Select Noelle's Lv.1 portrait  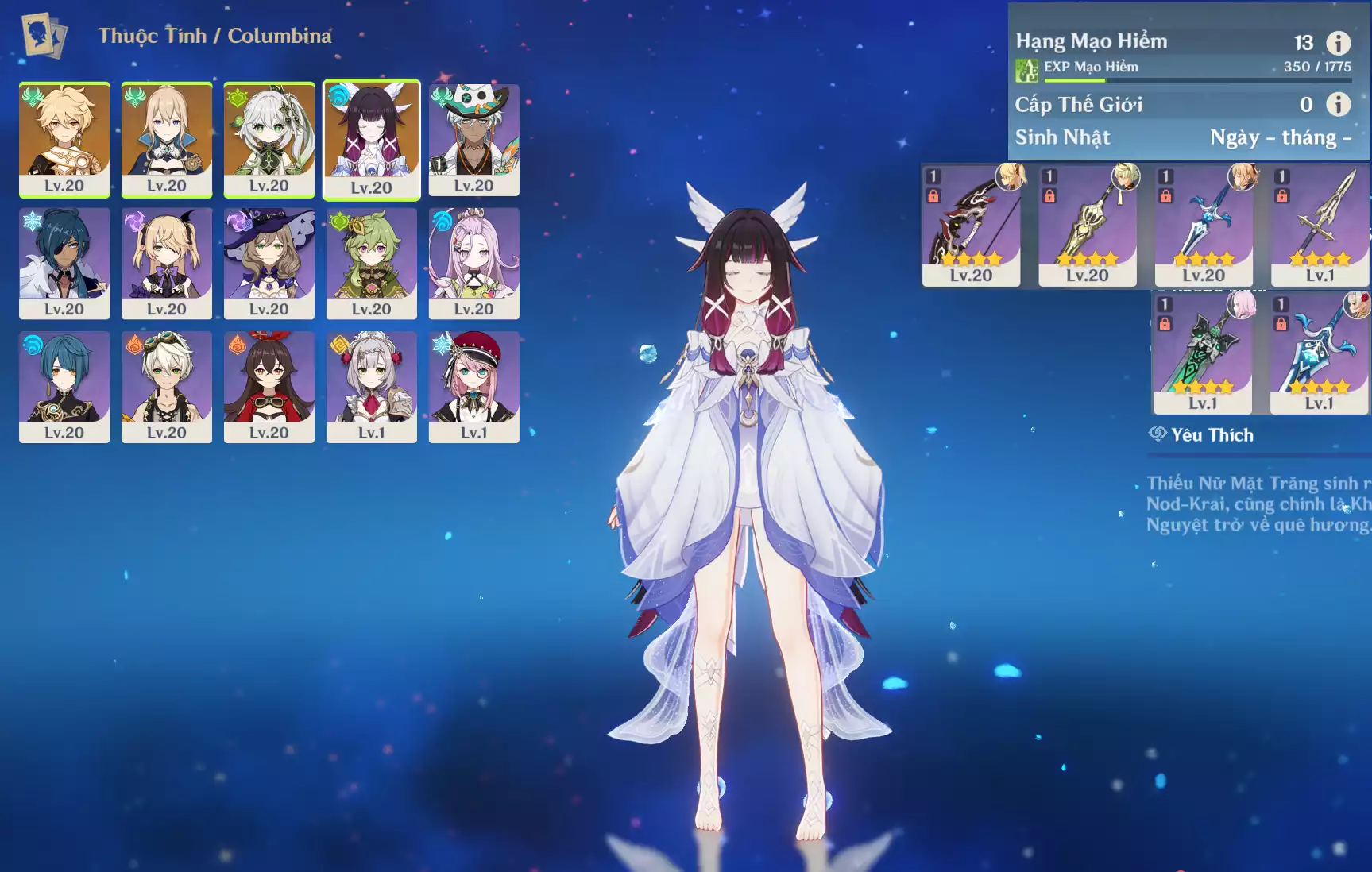(372, 386)
